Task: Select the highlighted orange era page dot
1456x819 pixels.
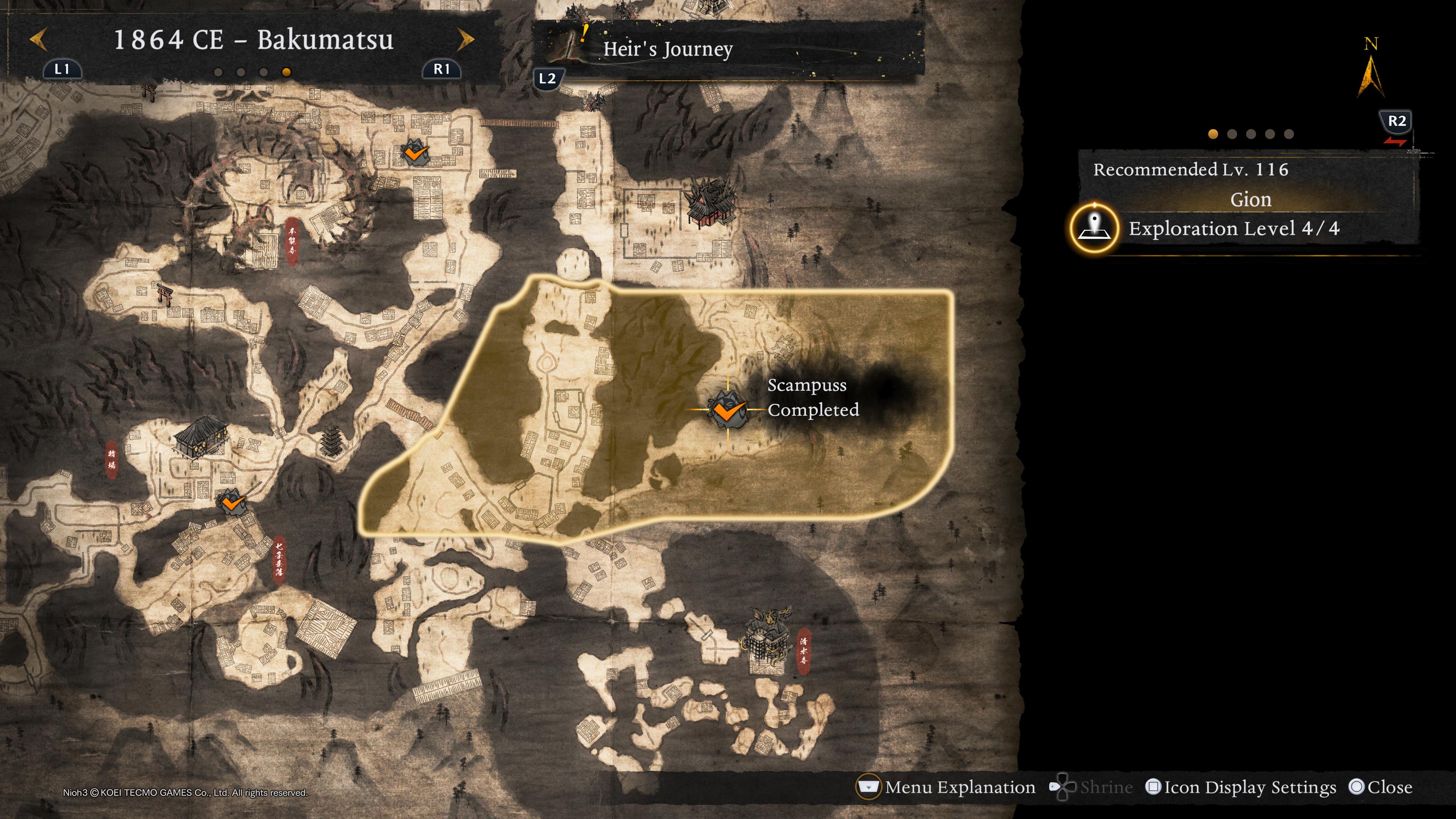Action: click(x=287, y=72)
